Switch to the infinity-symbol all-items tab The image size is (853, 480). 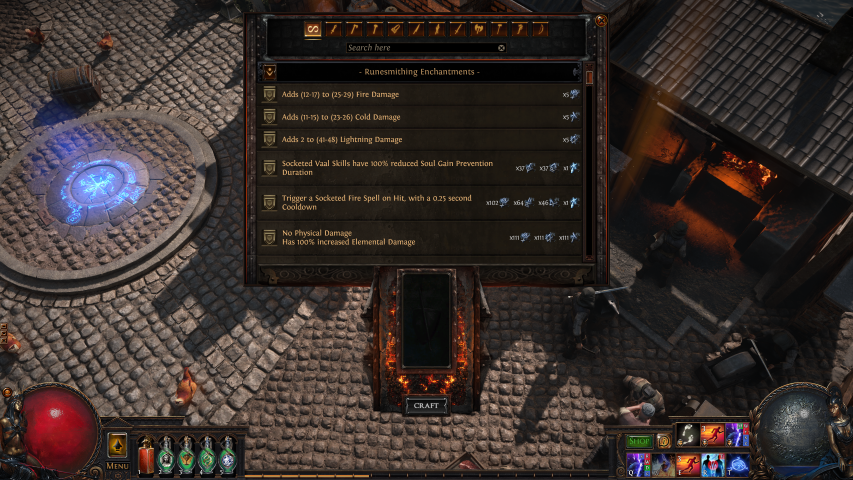[x=312, y=28]
